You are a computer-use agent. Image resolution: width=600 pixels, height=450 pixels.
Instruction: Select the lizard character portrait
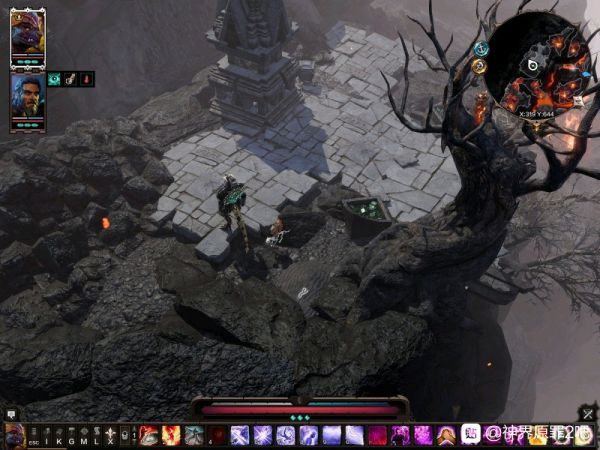pyautogui.click(x=27, y=38)
